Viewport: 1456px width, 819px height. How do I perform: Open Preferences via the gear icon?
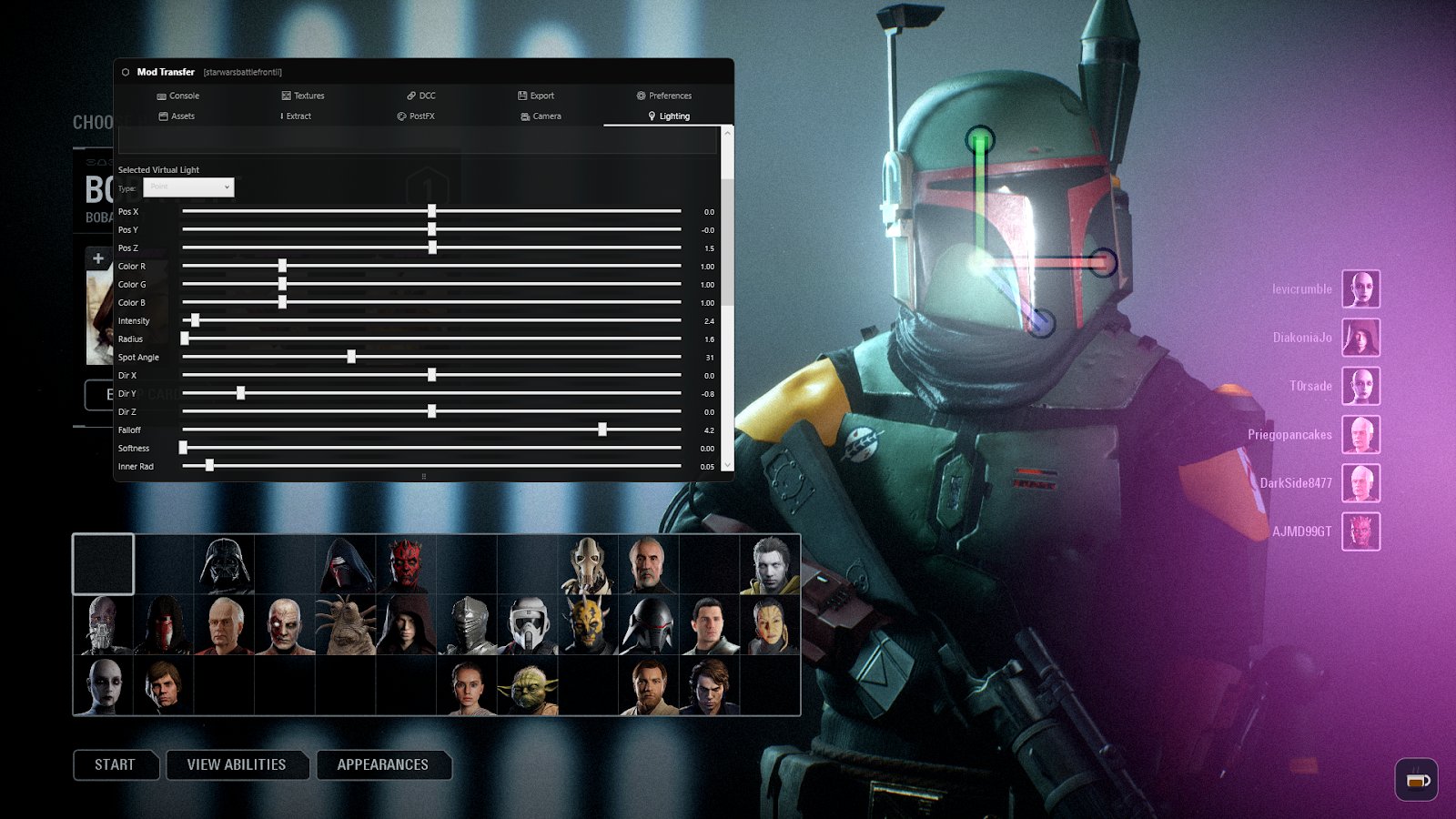639,96
